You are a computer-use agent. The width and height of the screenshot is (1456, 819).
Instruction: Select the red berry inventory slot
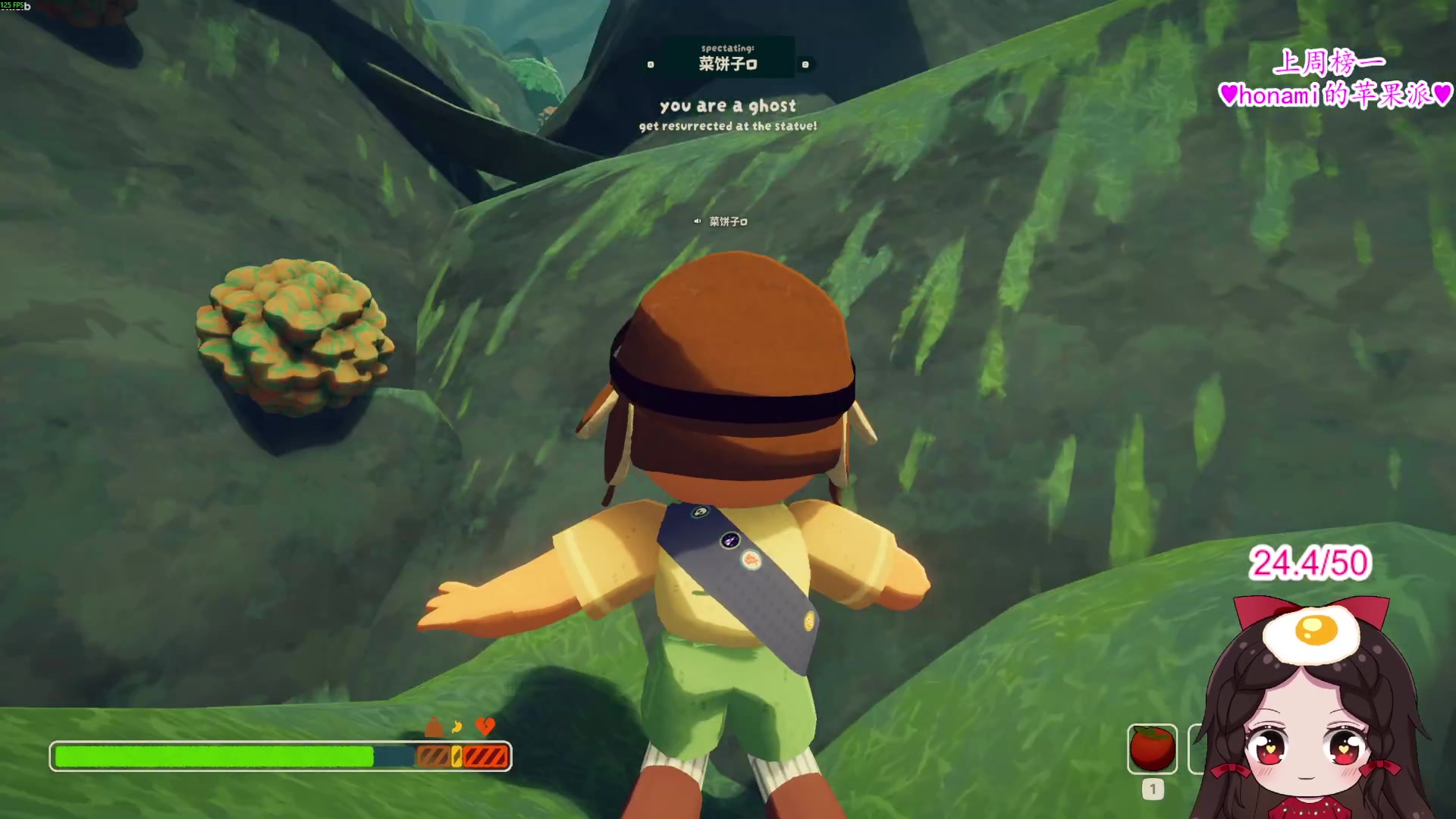[x=1152, y=748]
